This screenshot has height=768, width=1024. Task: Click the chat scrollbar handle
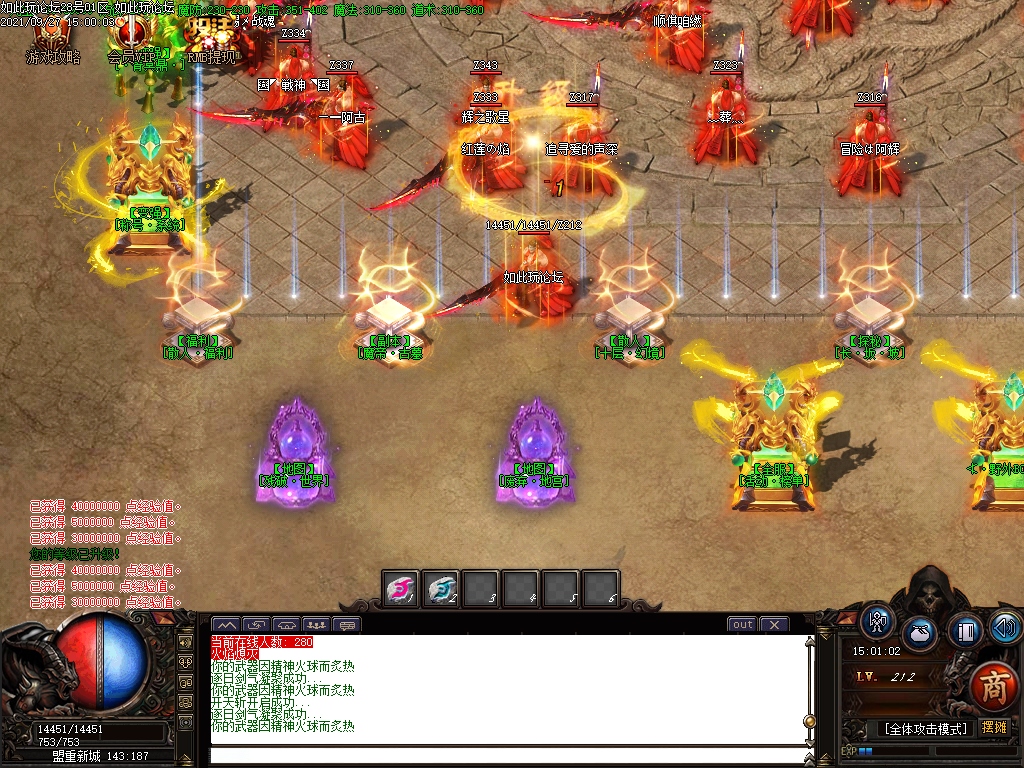pyautogui.click(x=809, y=721)
